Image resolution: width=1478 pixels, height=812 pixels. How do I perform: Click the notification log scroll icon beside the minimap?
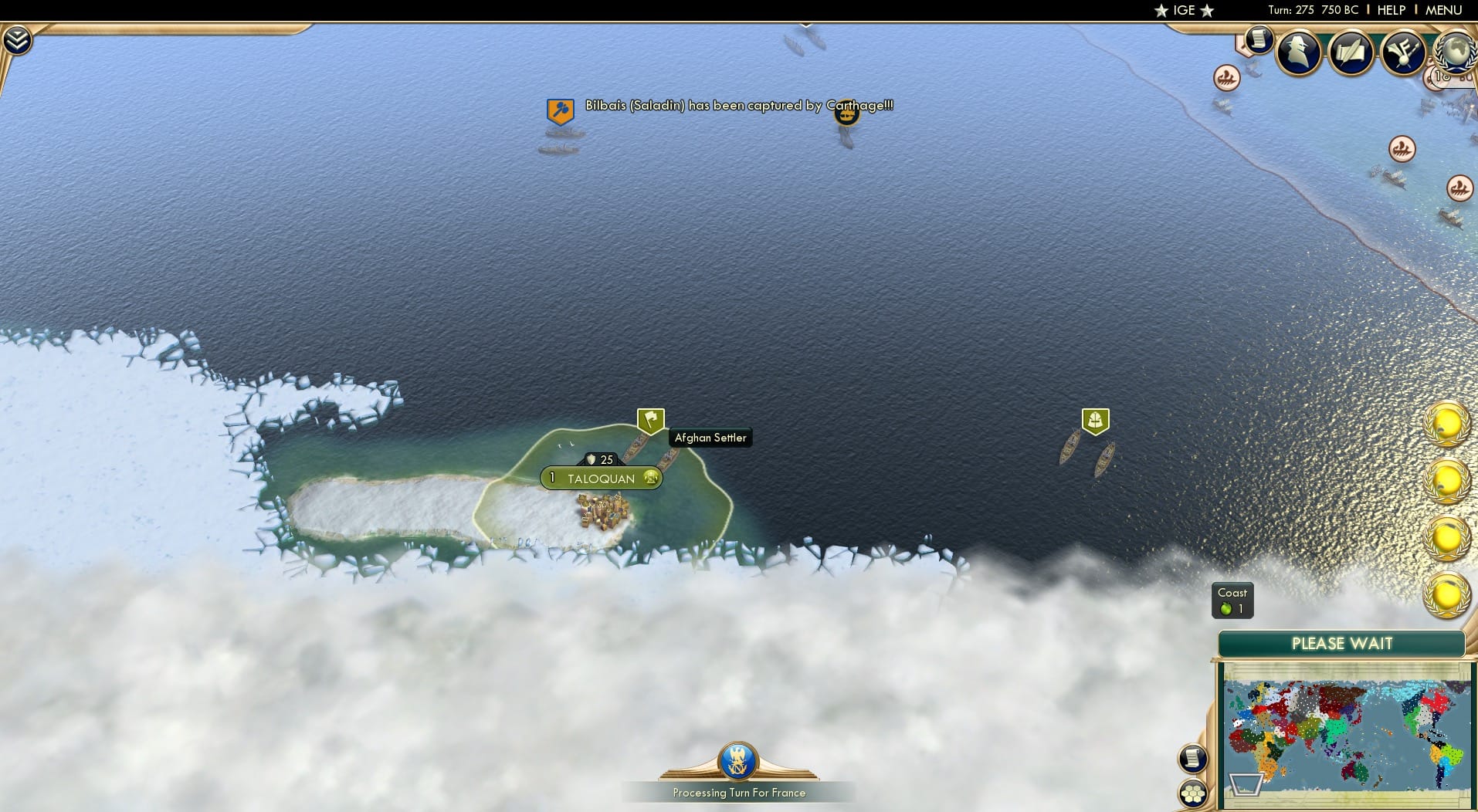1194,758
